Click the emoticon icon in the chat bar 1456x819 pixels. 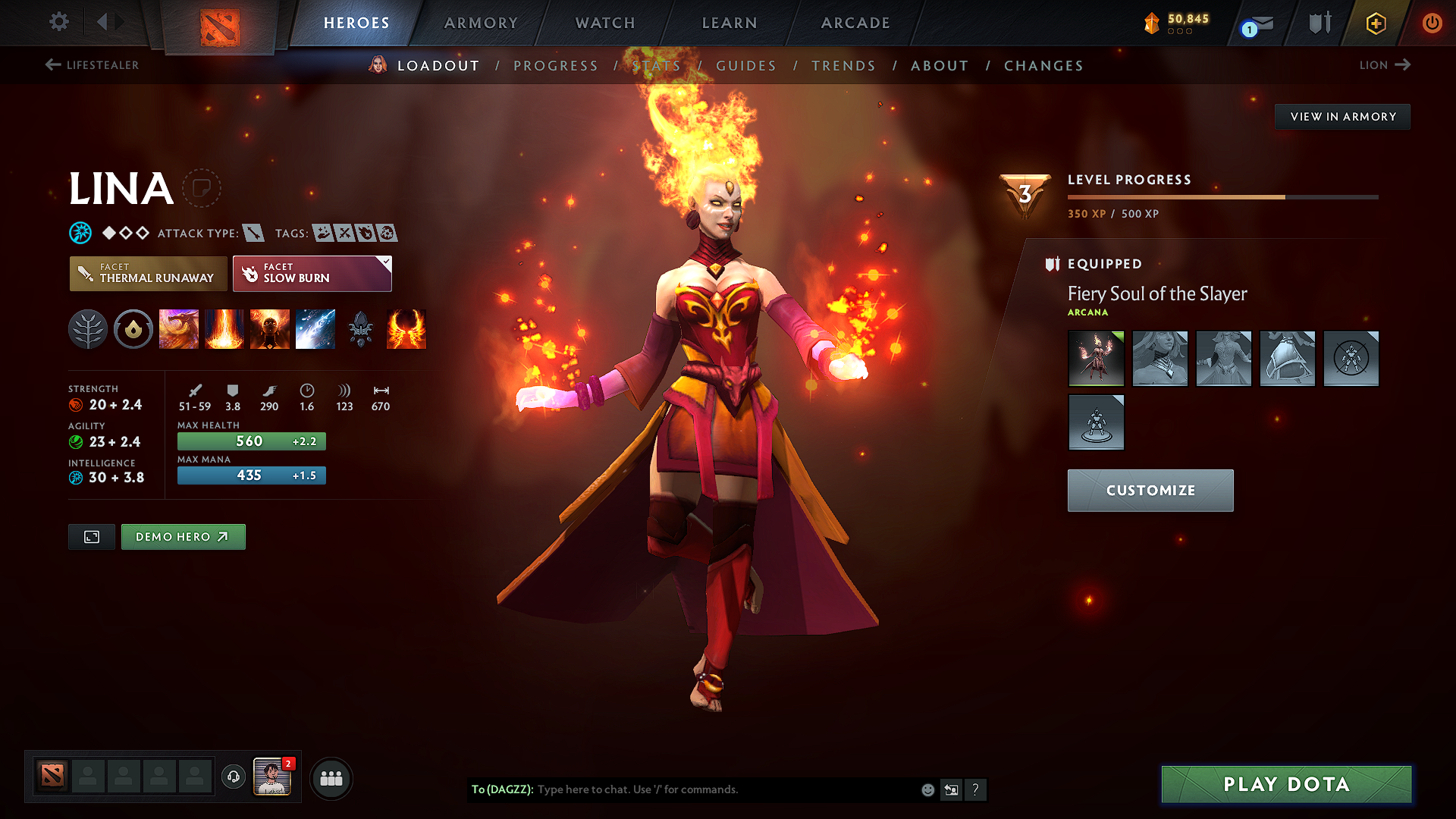pos(927,789)
